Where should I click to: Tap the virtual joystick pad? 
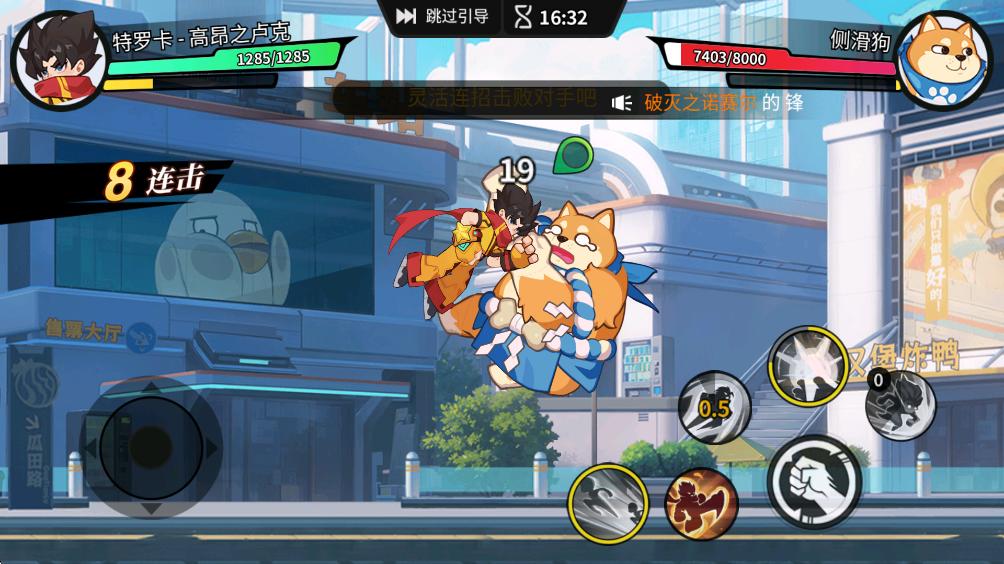(150, 445)
